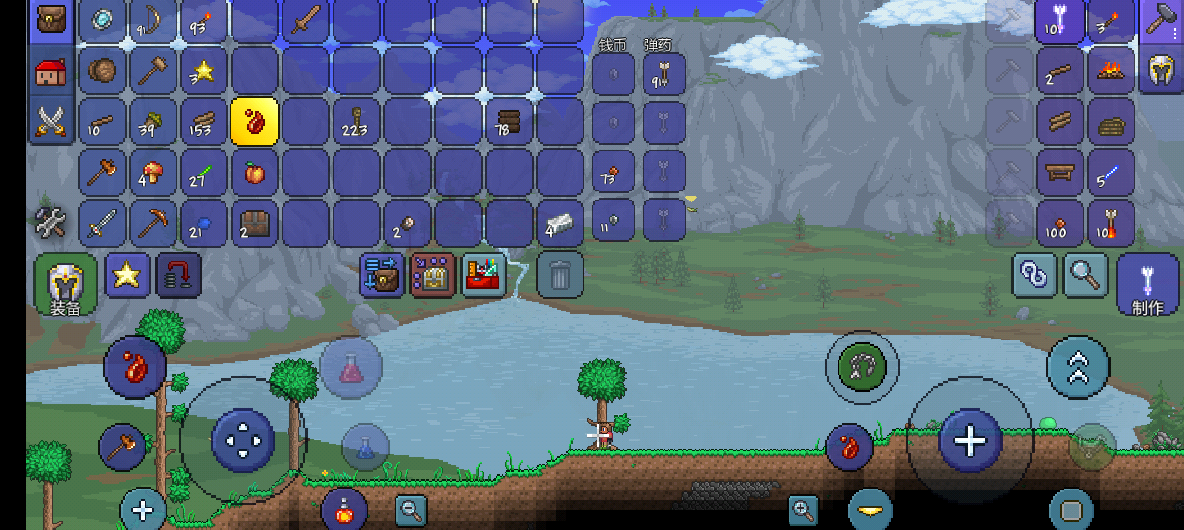Viewport: 1184px width, 530px height.
Task: Craft the campfire recipe
Action: [1110, 71]
